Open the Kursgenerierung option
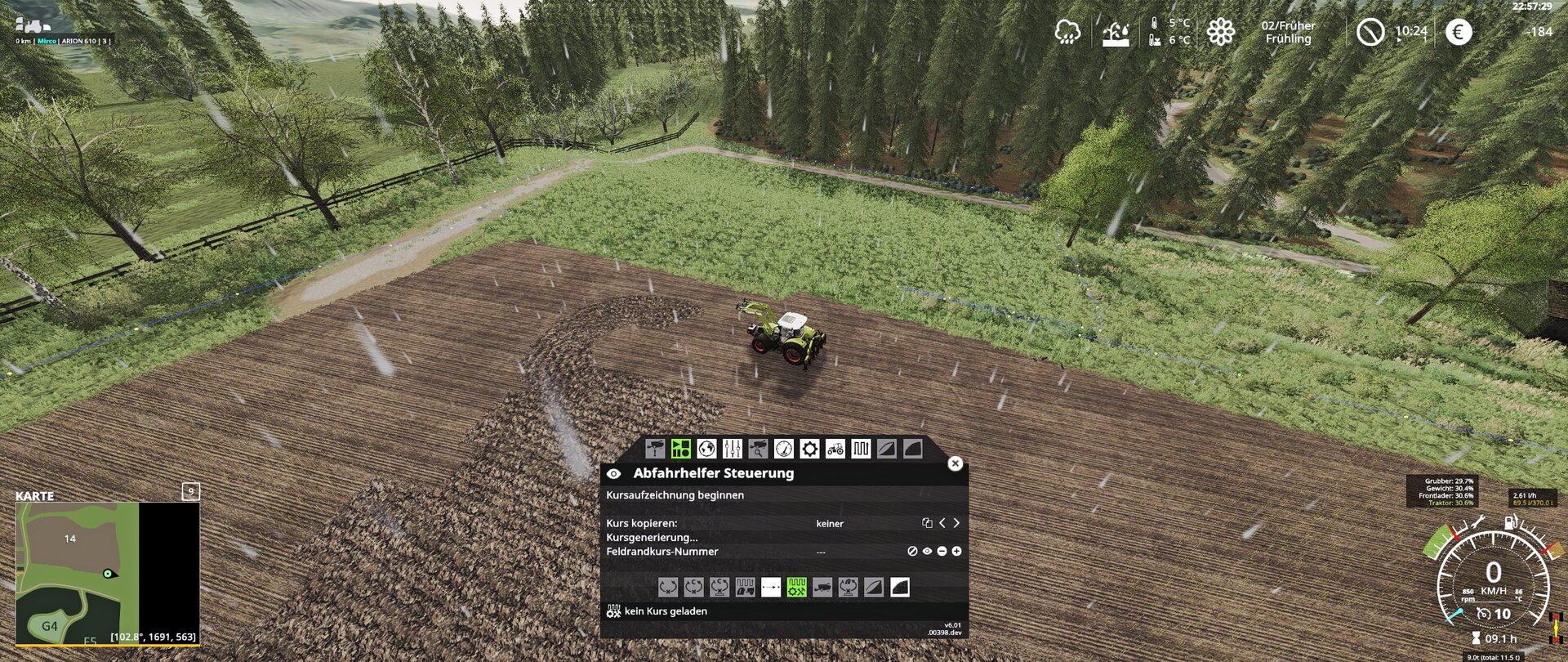Viewport: 1568px width, 662px height. [x=652, y=538]
